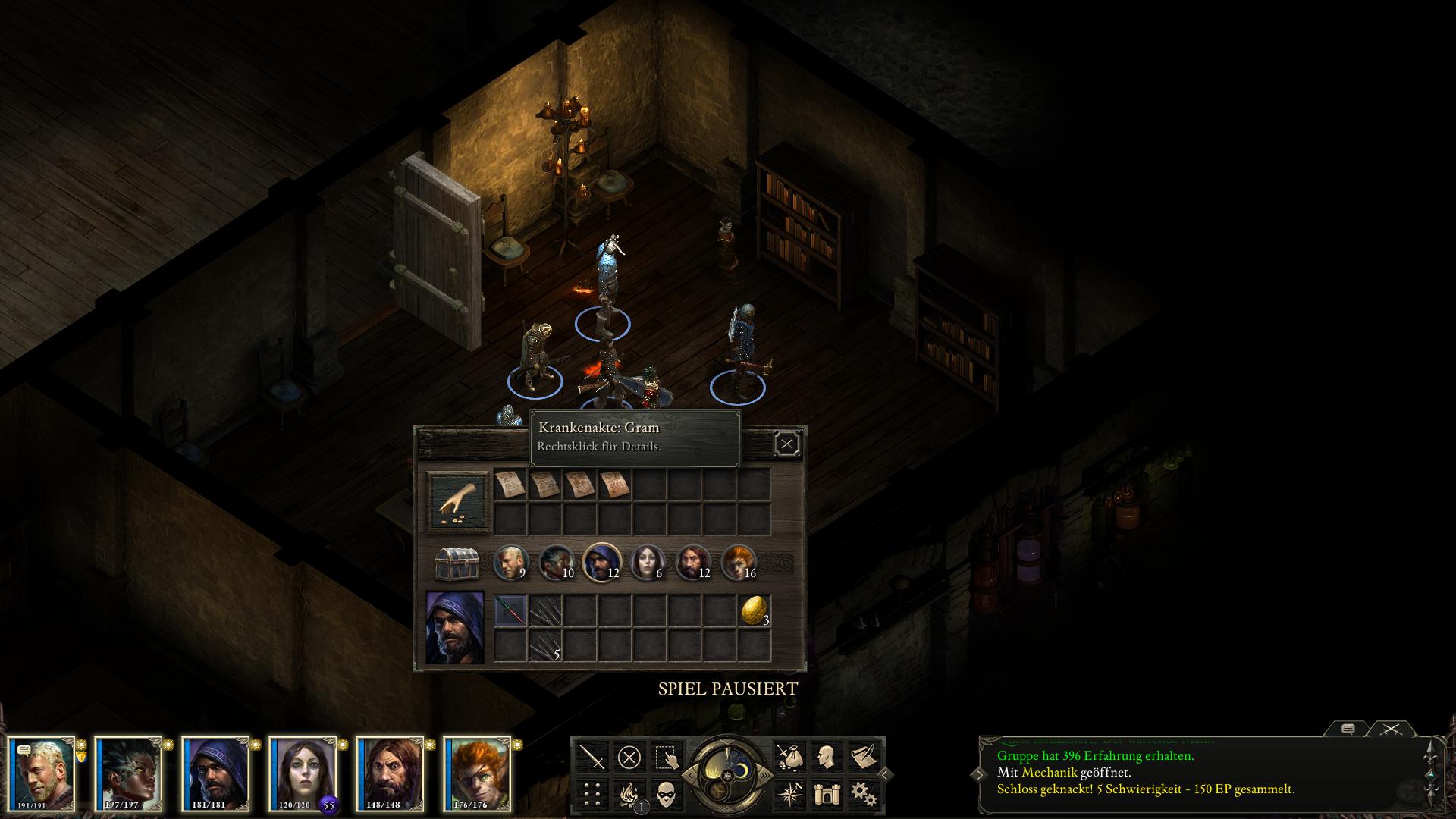Select the orange-haired party member portrait
The height and width of the screenshot is (819, 1456).
[477, 772]
